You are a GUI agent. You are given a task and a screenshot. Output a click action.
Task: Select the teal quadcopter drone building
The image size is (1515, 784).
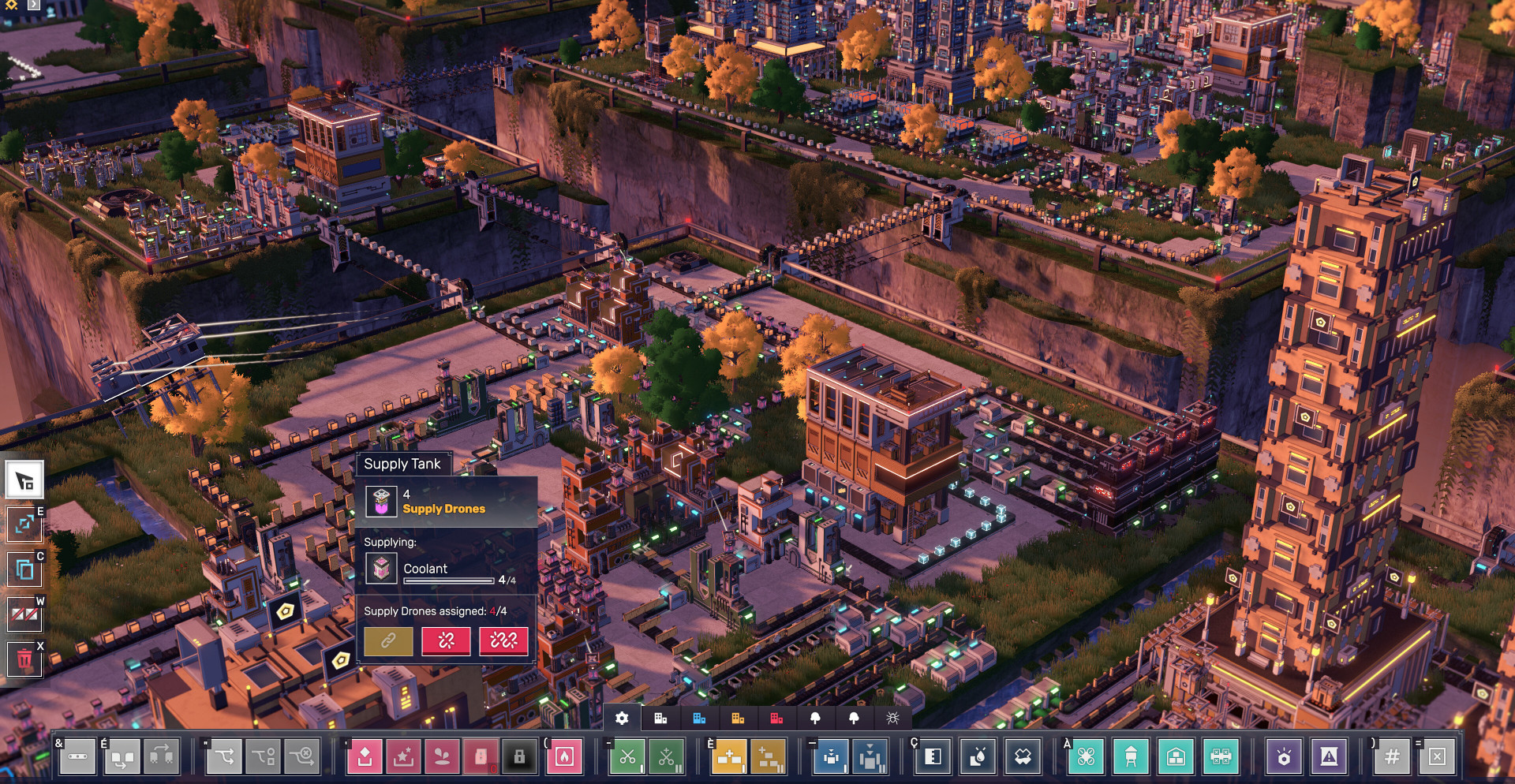click(1086, 757)
